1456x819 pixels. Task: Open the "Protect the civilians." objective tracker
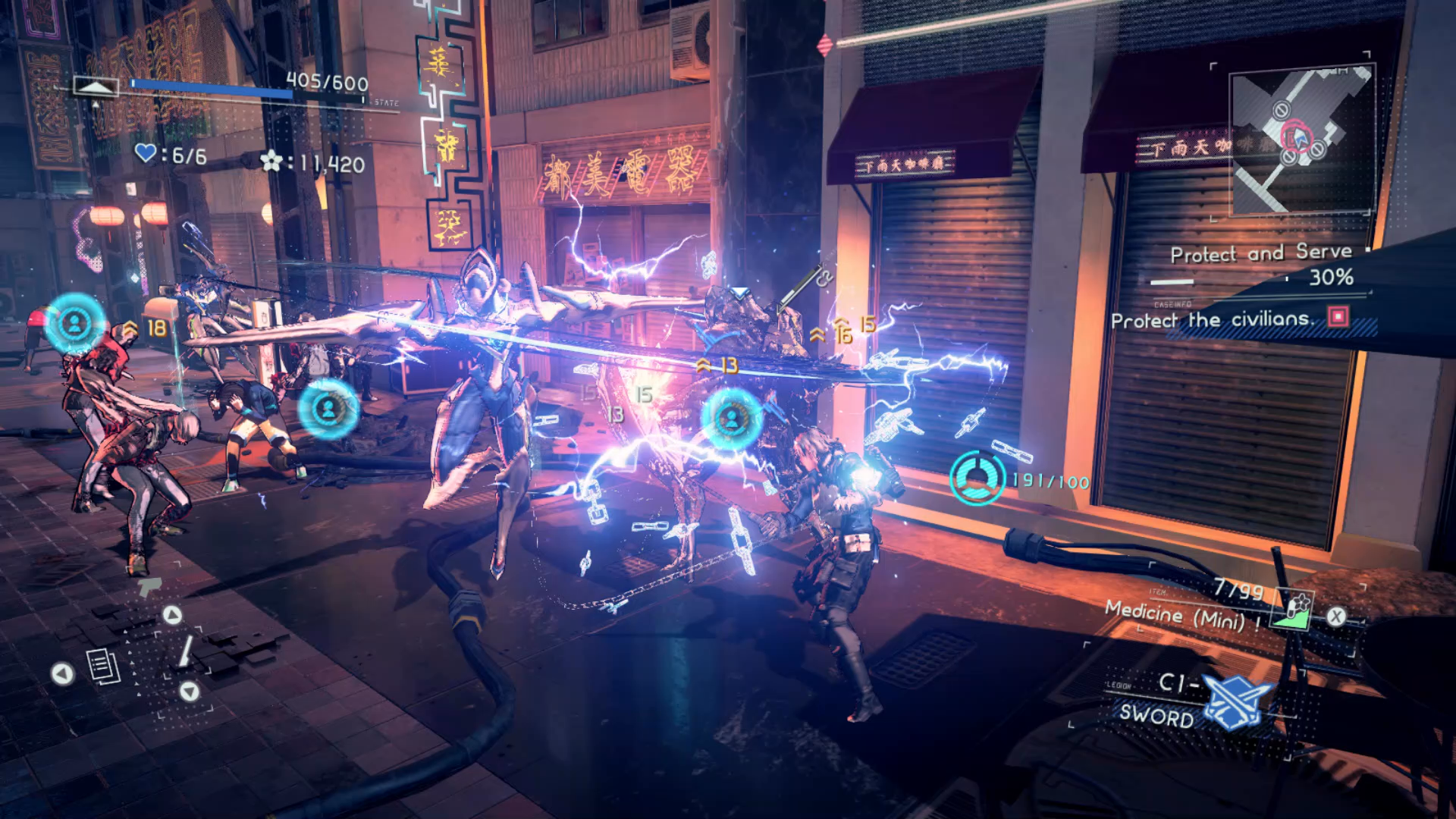pyautogui.click(x=1212, y=320)
